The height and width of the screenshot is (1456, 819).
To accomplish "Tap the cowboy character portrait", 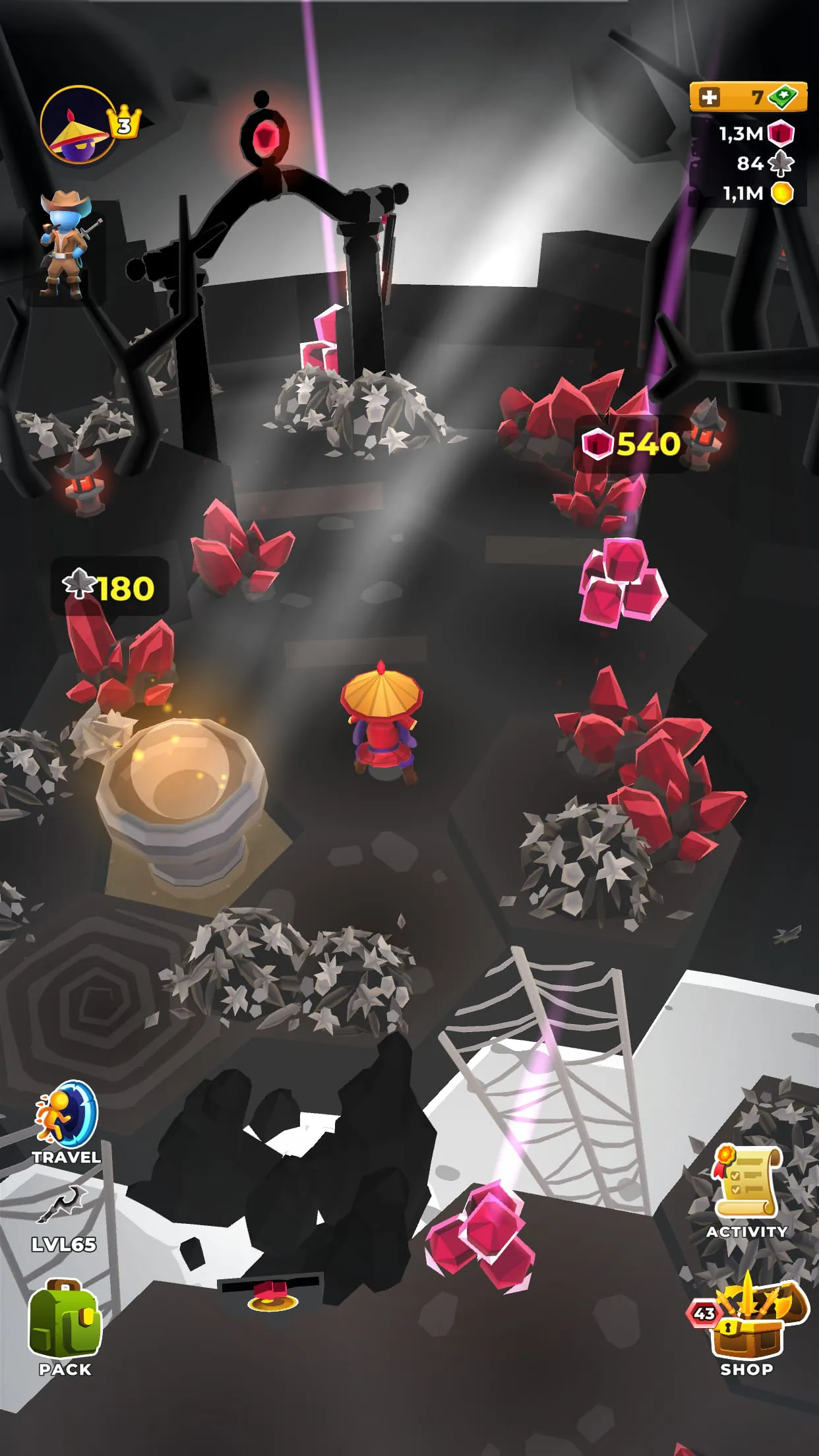I will click(x=65, y=244).
